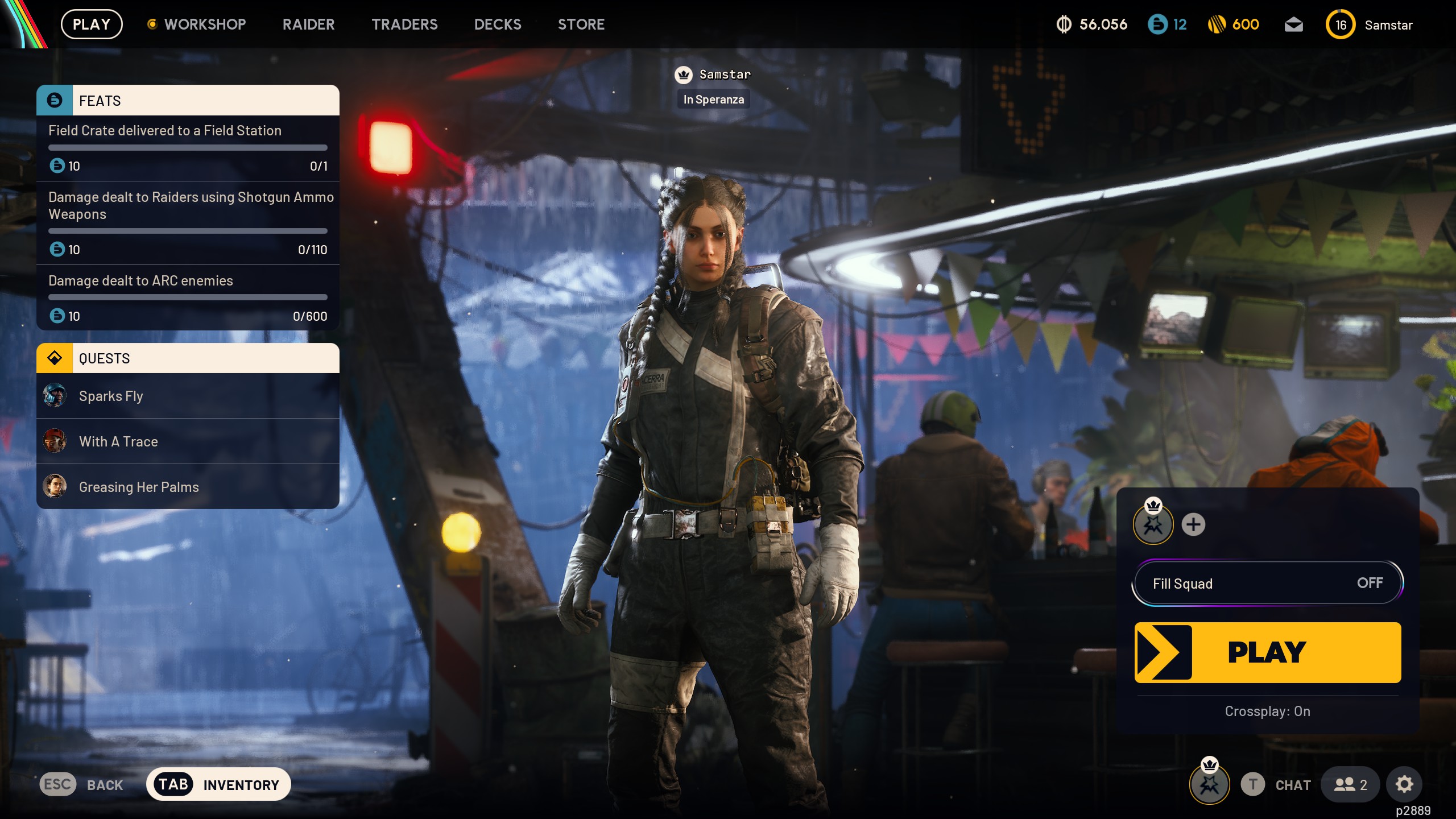Open the Raider tab
Viewport: 1456px width, 819px height.
[x=308, y=24]
